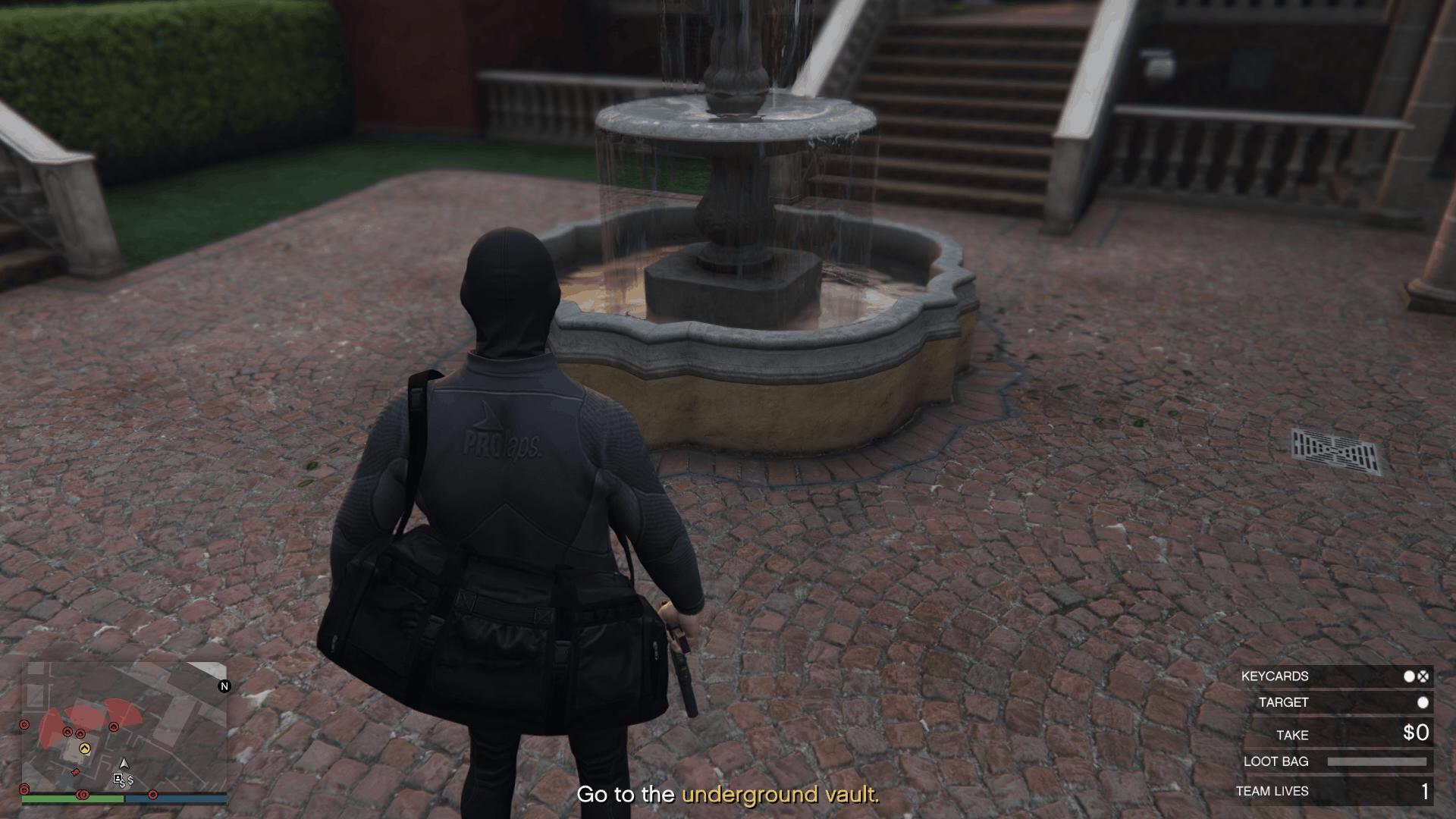Select the briefcase loot icon on the minimap

pos(118,778)
